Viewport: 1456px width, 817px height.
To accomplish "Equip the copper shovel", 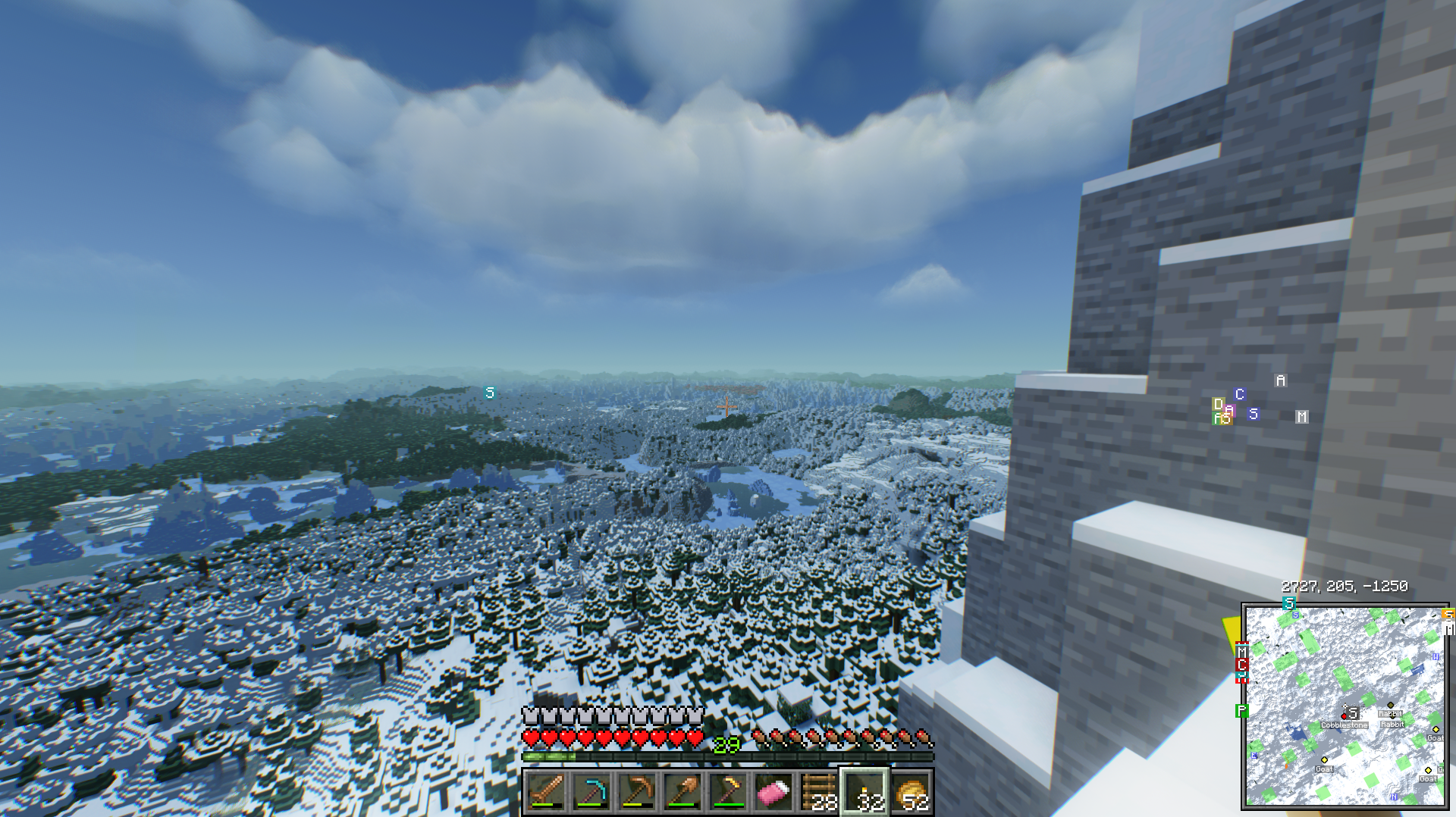I will click(682, 792).
